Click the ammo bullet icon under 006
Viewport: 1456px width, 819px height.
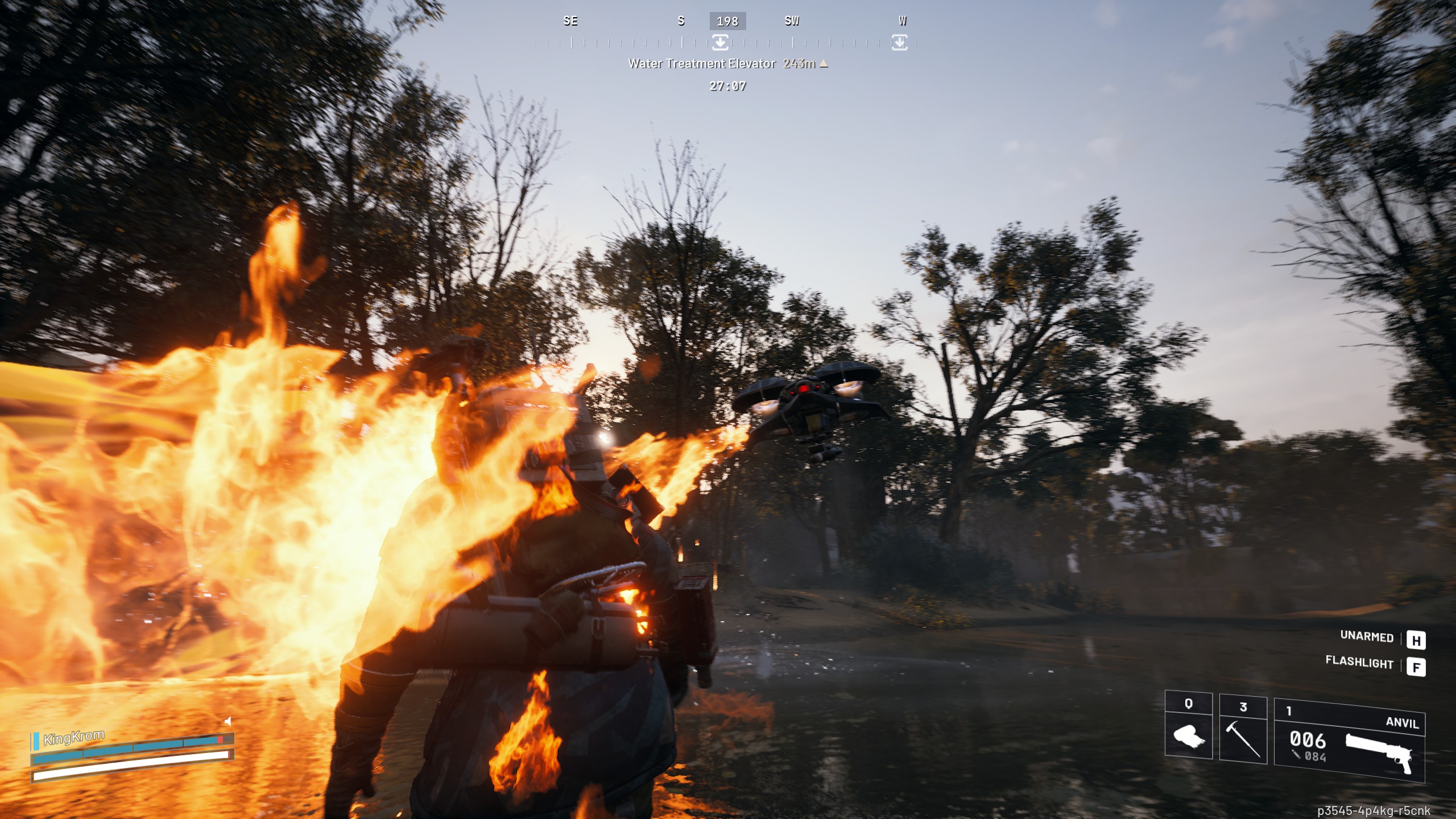pyautogui.click(x=1297, y=756)
